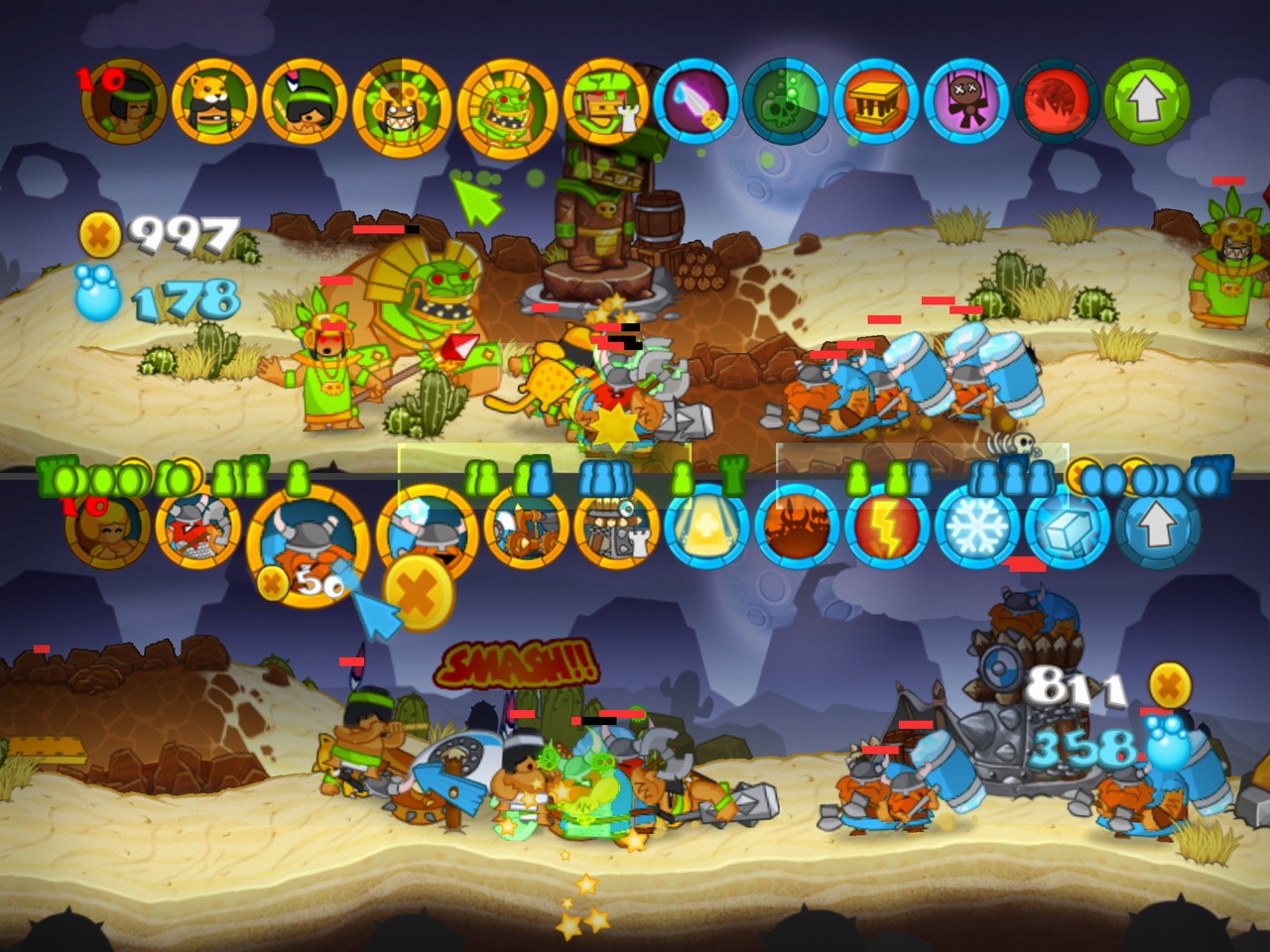1270x952 pixels.
Task: Recruit the horned-helmet Viking berserker
Action: click(310, 538)
